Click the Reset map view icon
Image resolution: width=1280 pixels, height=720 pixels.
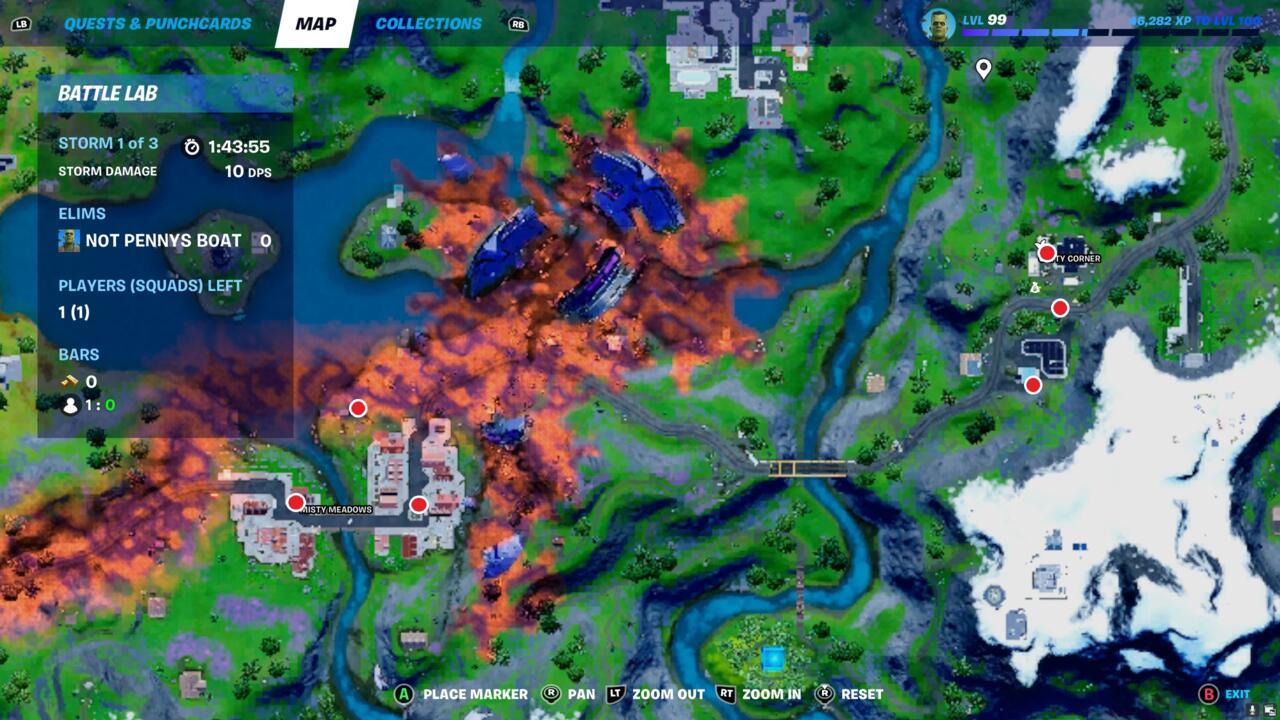tap(822, 693)
